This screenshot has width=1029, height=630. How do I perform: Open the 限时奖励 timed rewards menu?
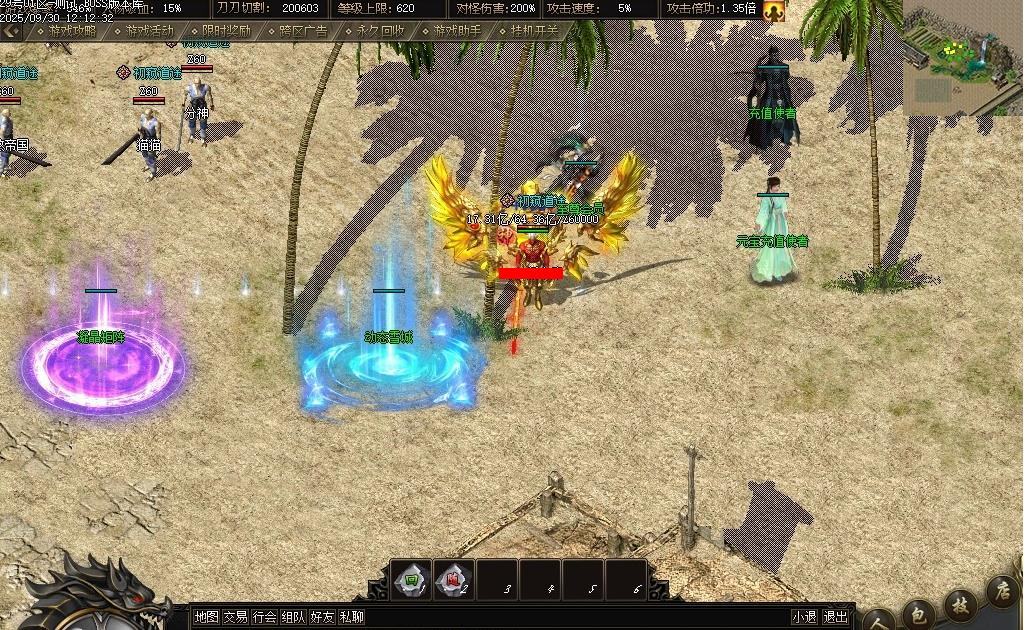(x=226, y=31)
